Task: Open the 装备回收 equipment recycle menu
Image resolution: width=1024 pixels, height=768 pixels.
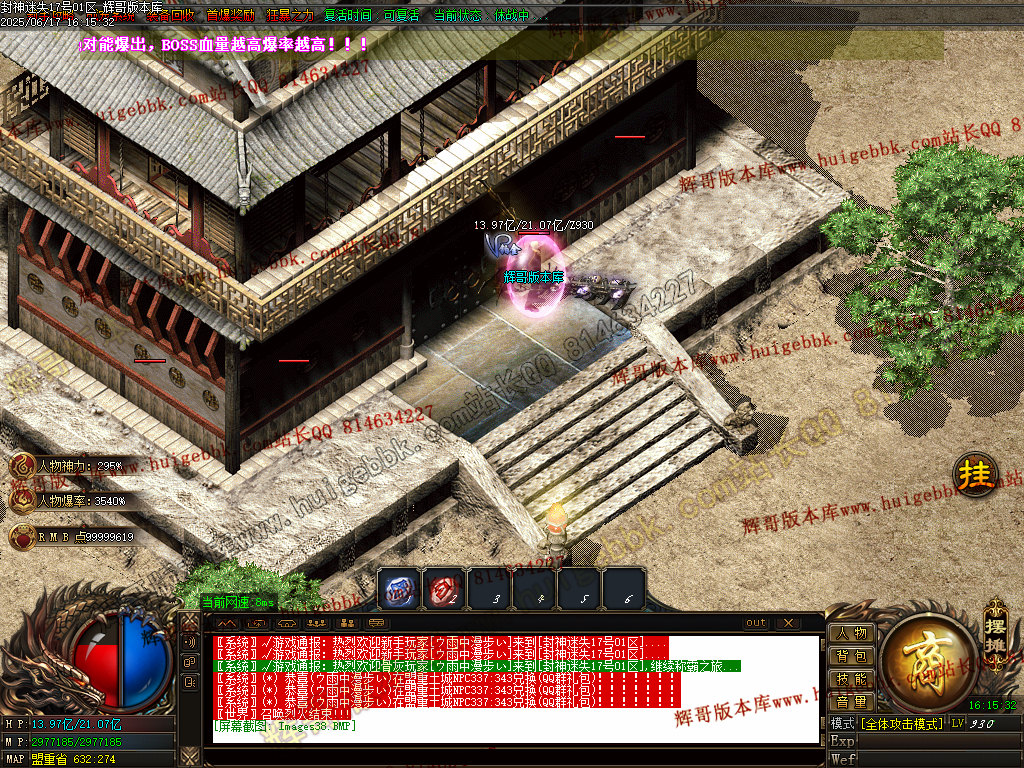Action: click(172, 16)
